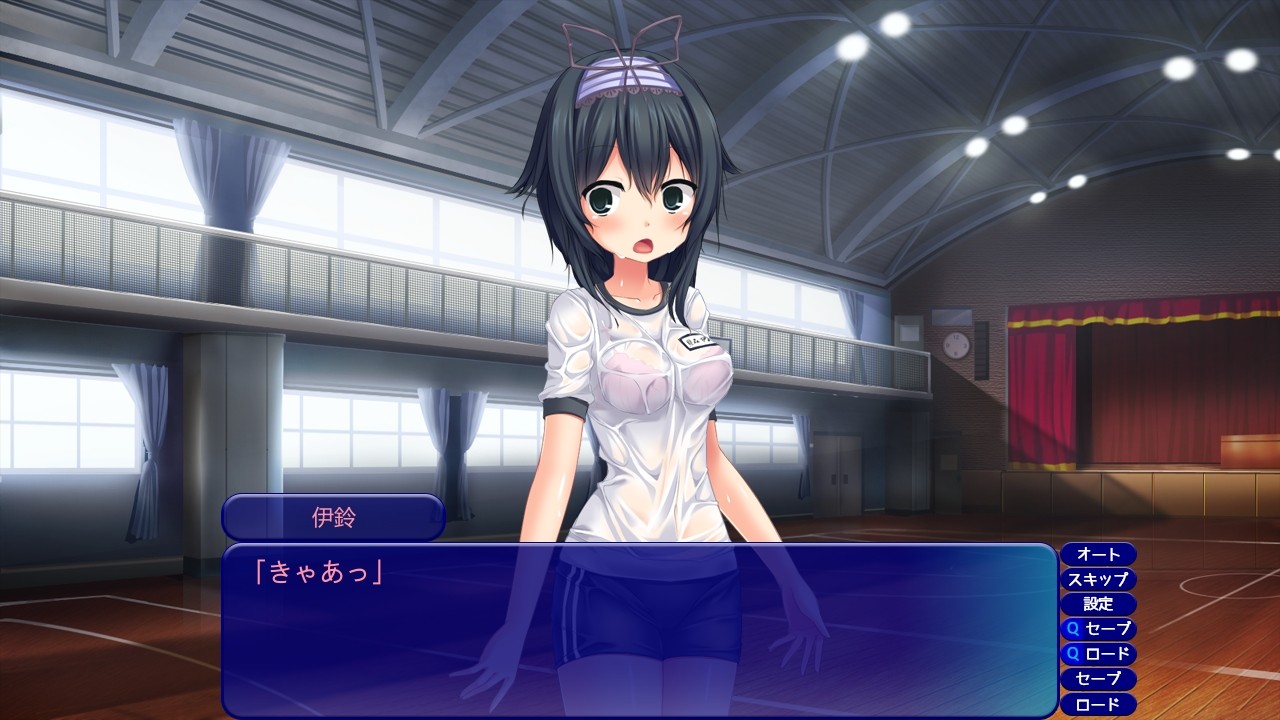Quick save using the Q セーブ button
The image size is (1280, 720).
(1098, 629)
